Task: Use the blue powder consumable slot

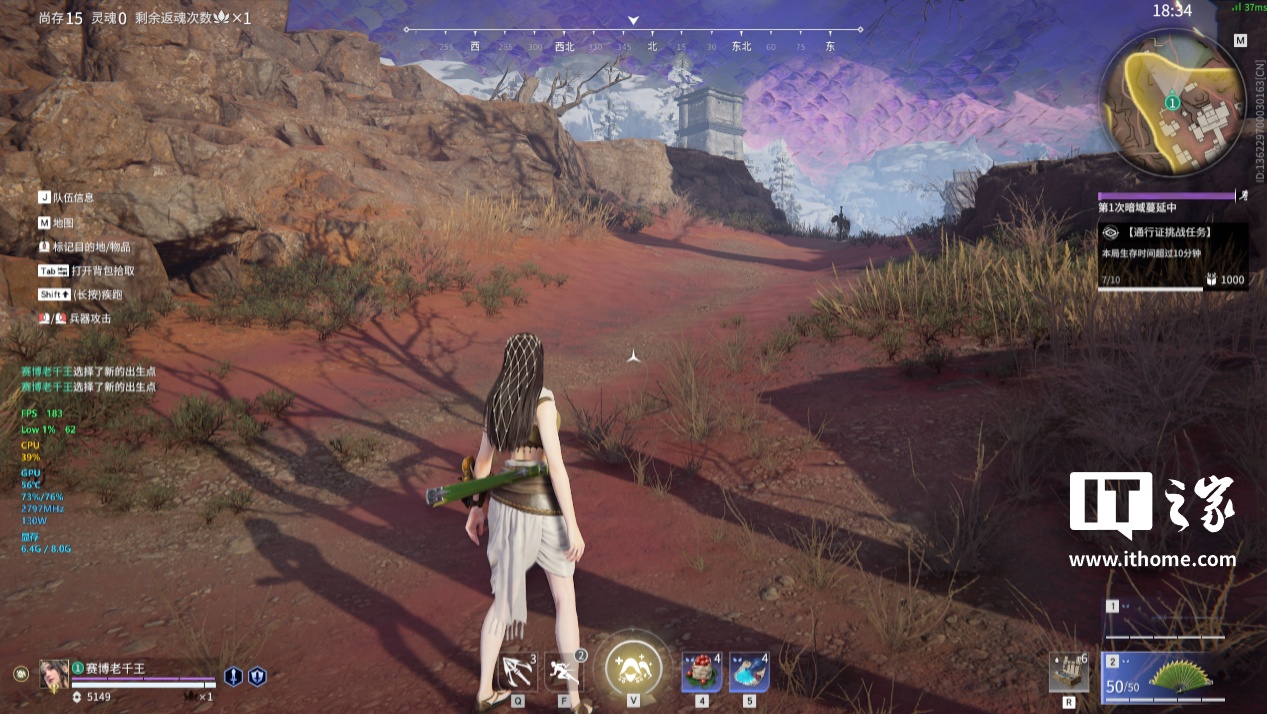Action: (x=748, y=671)
